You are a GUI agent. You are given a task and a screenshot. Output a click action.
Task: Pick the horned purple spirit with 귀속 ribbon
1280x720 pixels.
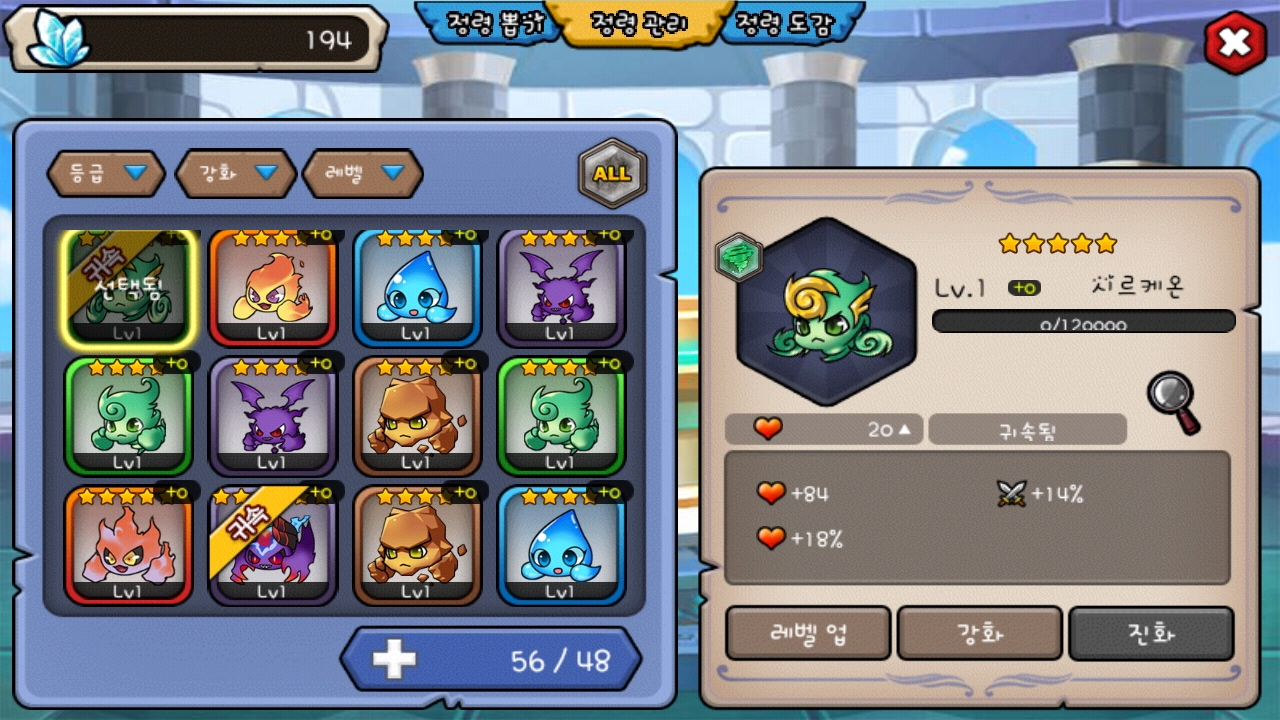(272, 545)
